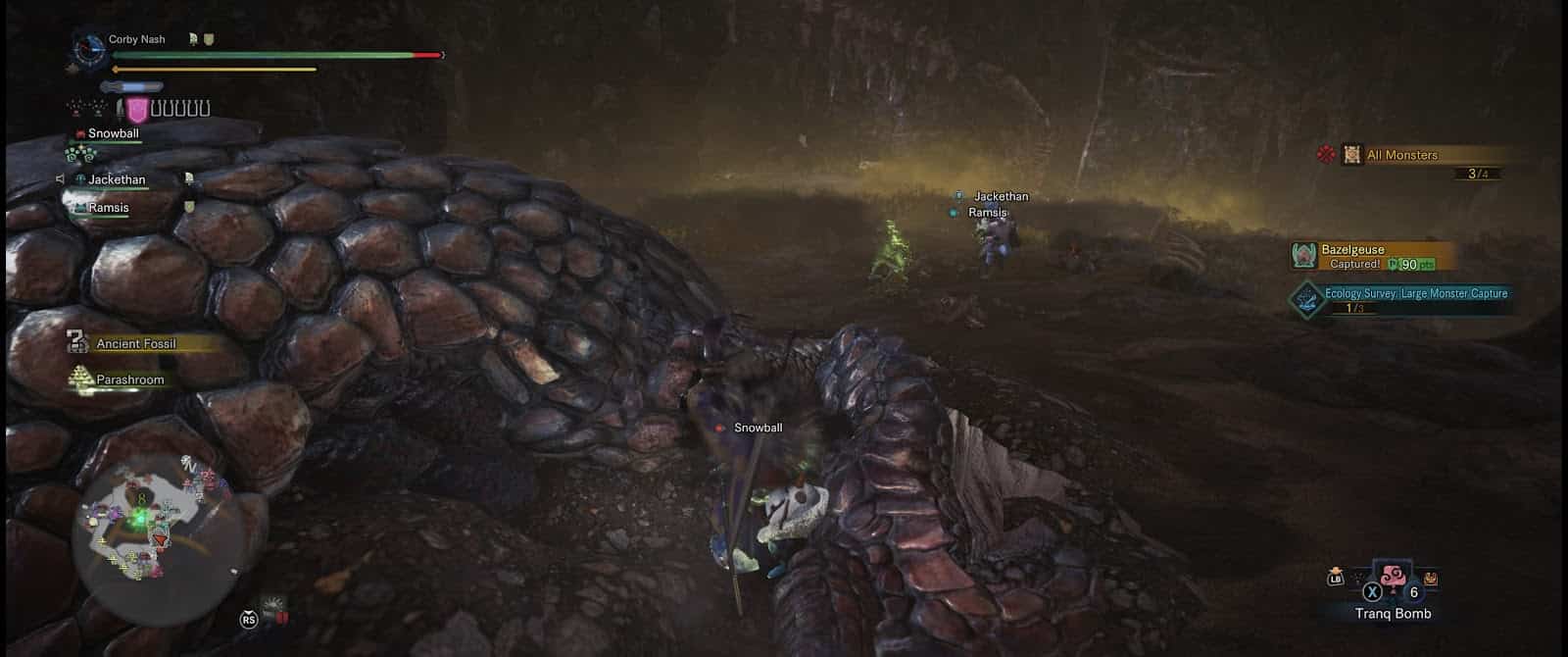Select Snowball palico in party list
The height and width of the screenshot is (657, 1568).
tap(113, 133)
